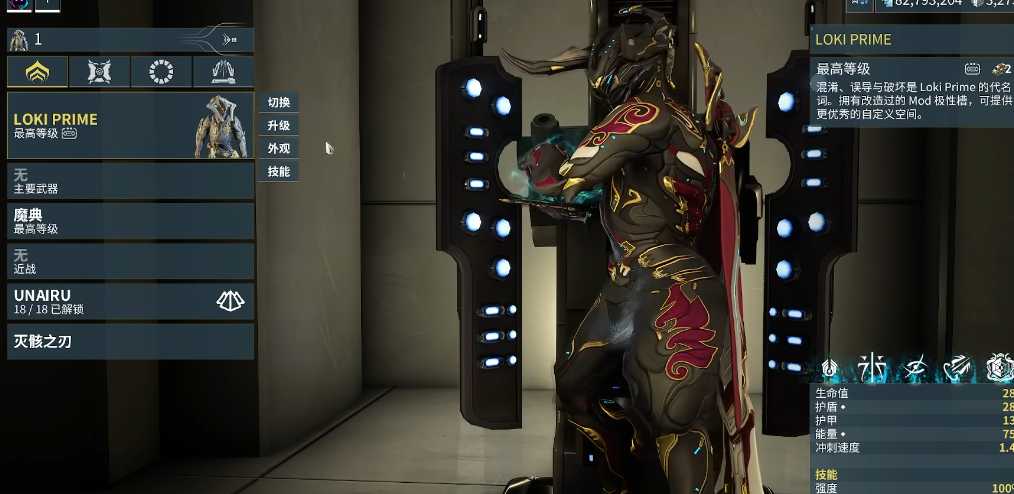The height and width of the screenshot is (494, 1014).
Task: Switch to the Archwing vehicle tab
Action: click(223, 72)
